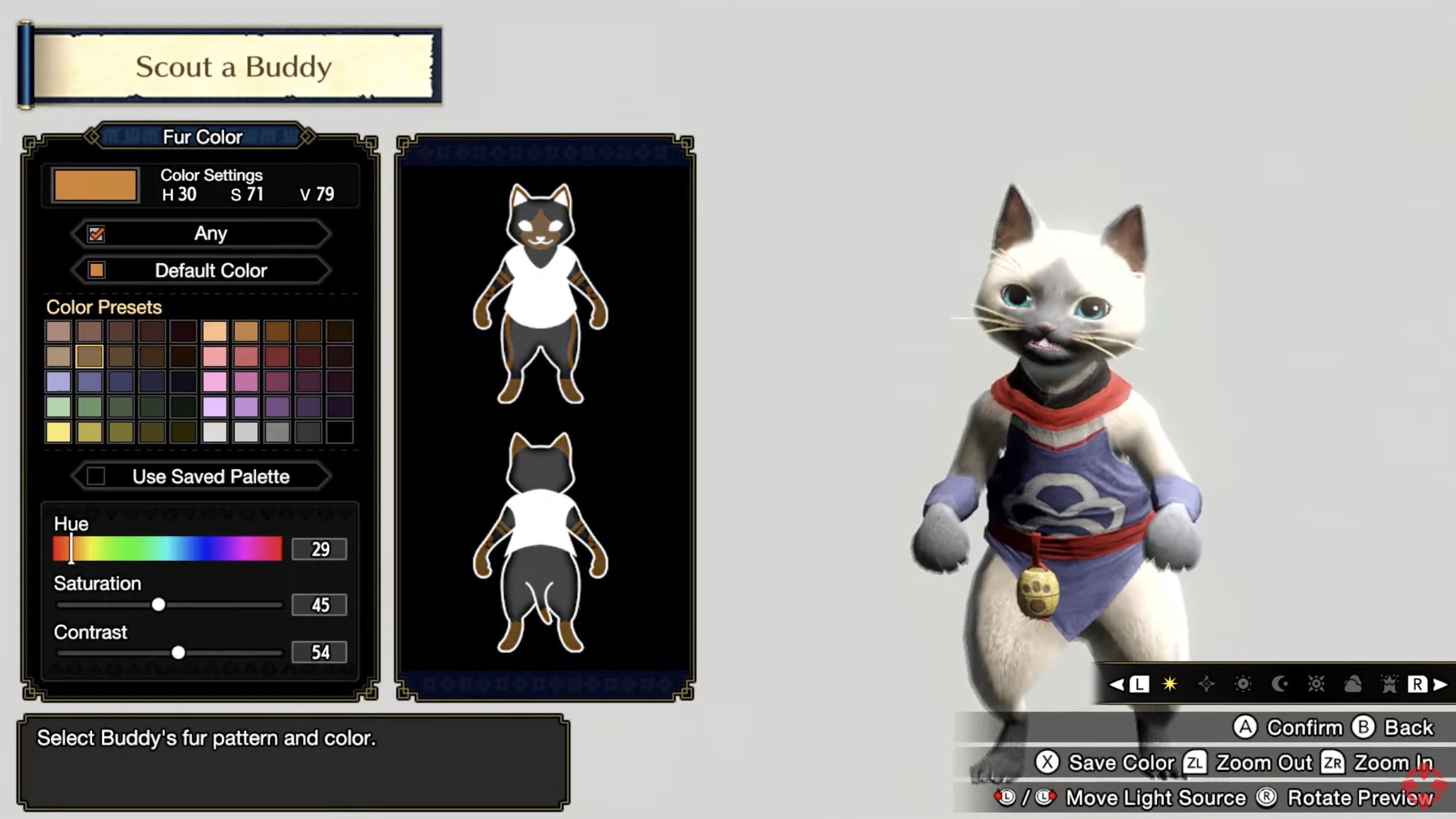The image size is (1456, 819).
Task: Select the sunny star lighting preset
Action: click(x=1169, y=685)
